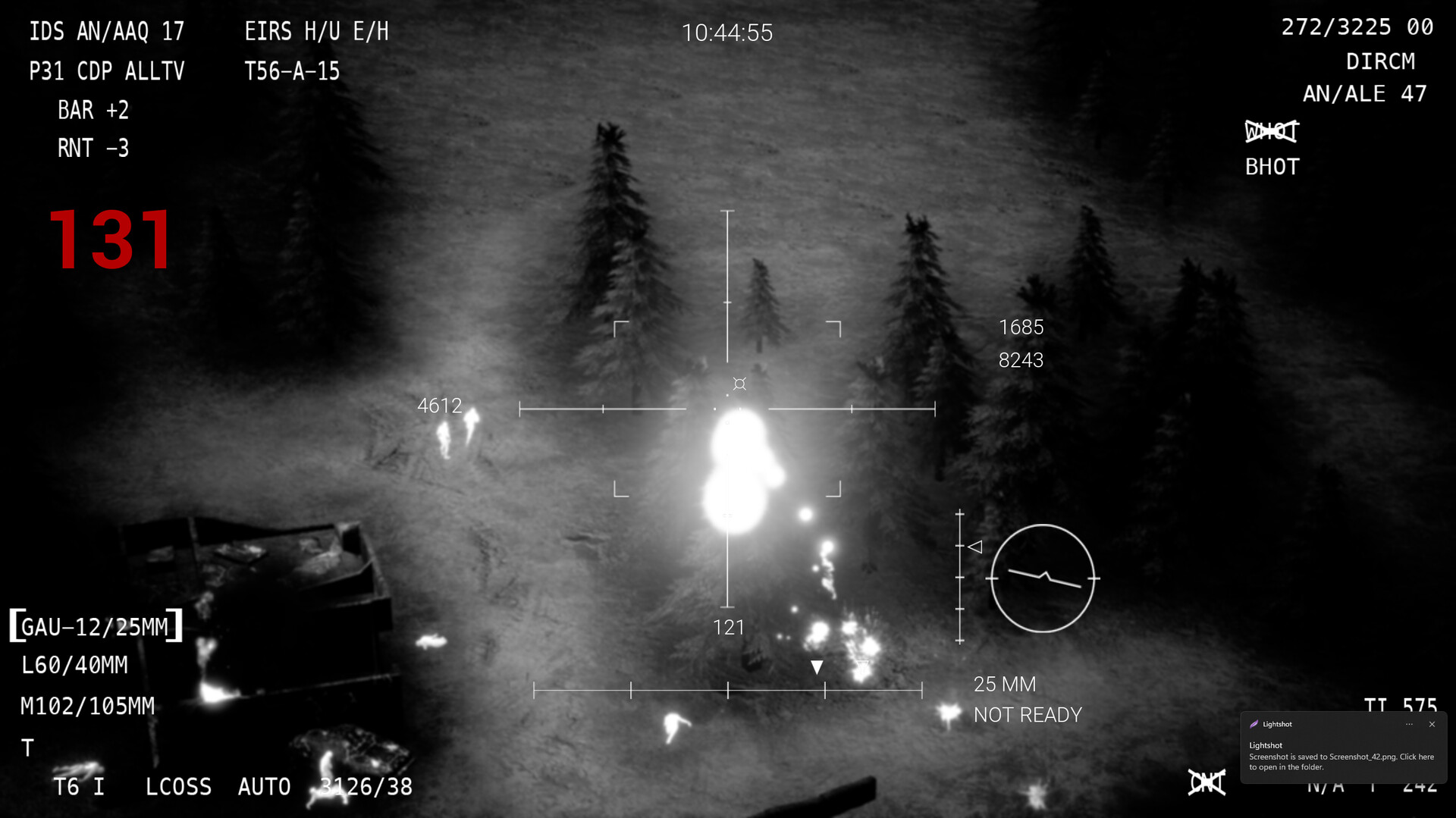Expand the bracketed GAU-12/25MM weapon entry

tap(96, 625)
